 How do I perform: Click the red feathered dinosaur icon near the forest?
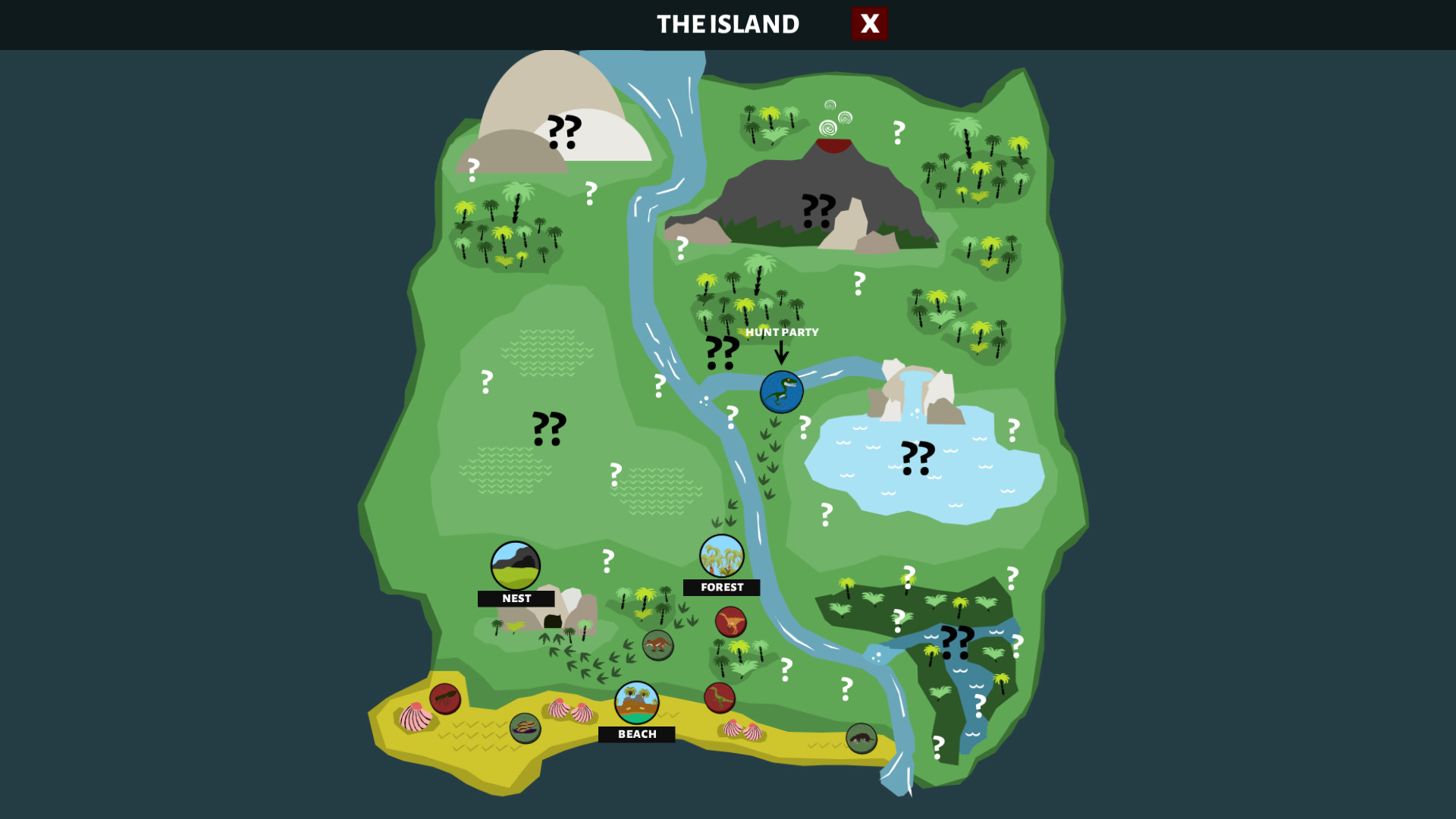coord(730,623)
